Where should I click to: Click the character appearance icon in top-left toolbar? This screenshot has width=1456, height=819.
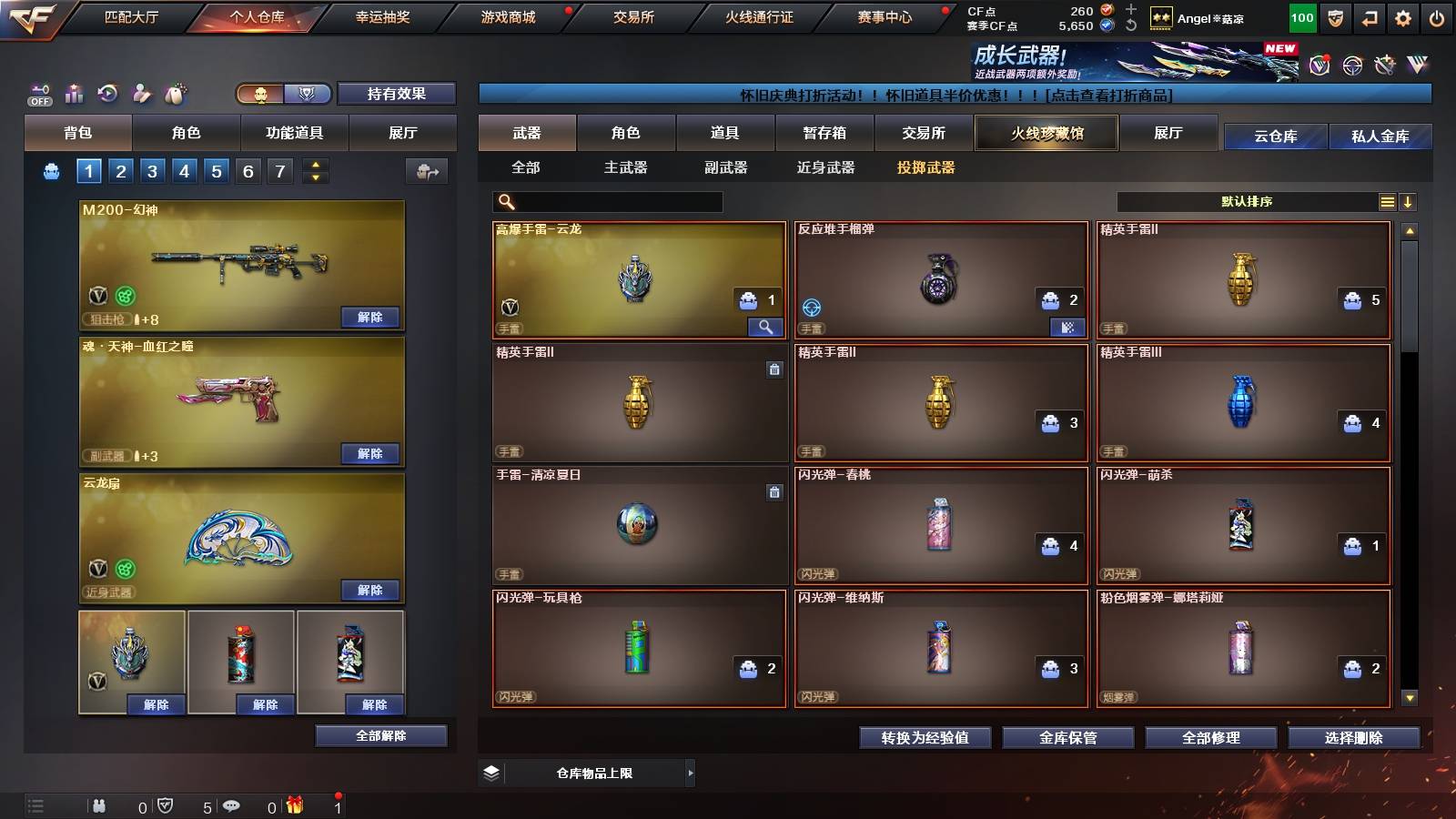tap(141, 91)
